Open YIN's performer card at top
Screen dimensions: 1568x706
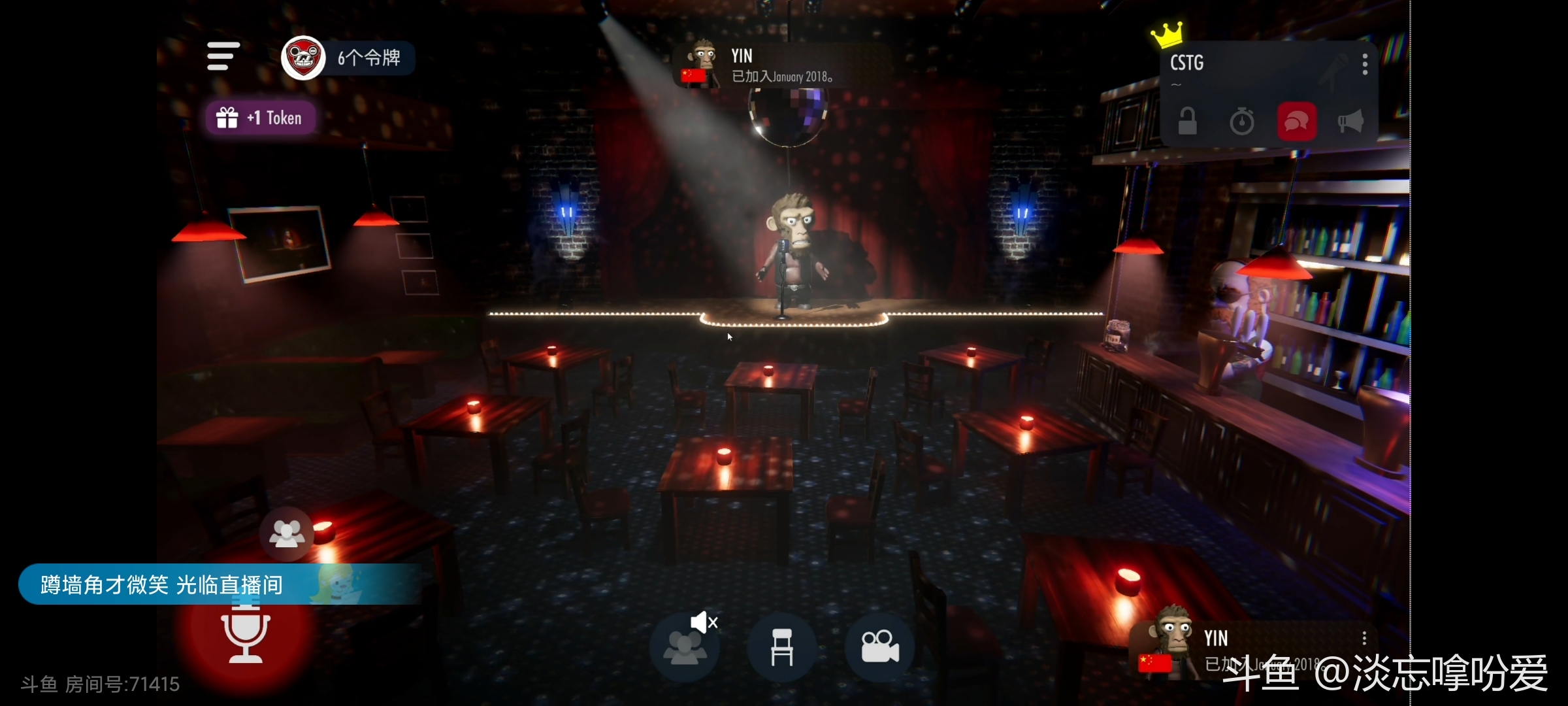tap(781, 65)
